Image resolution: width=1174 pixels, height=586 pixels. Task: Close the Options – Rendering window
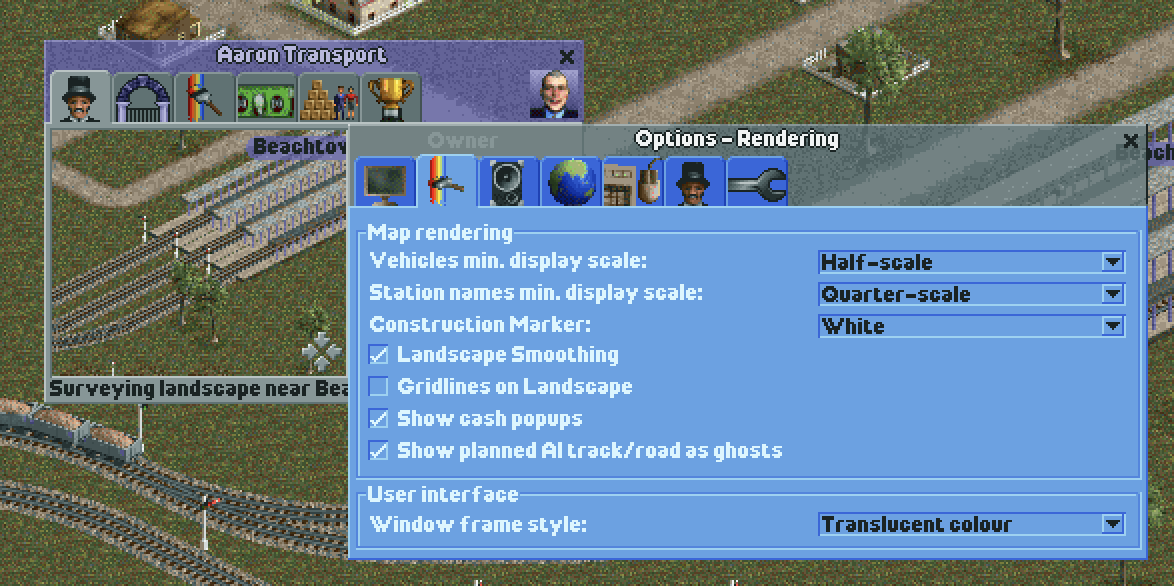[1131, 141]
